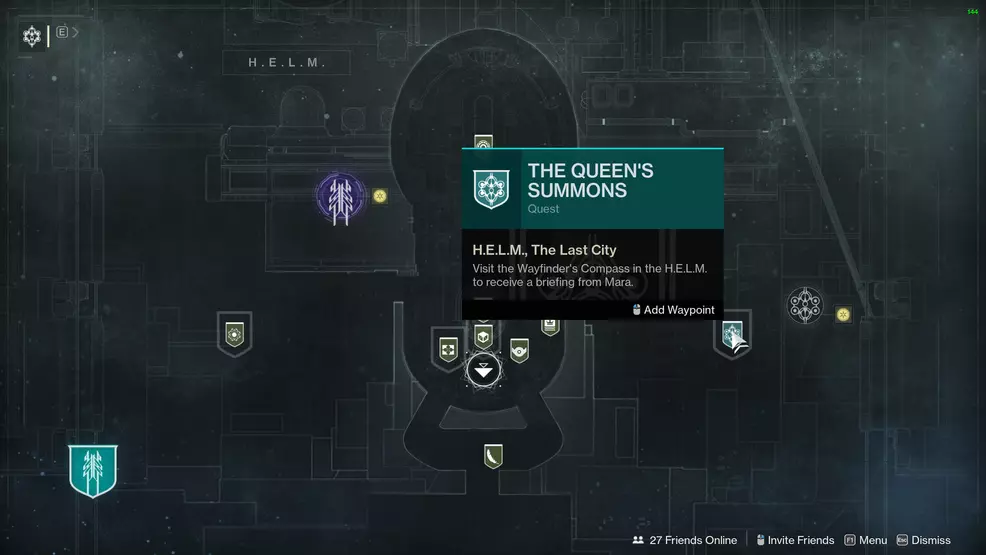Select the lone olive shield marker on left
The width and height of the screenshot is (986, 555).
click(x=234, y=333)
